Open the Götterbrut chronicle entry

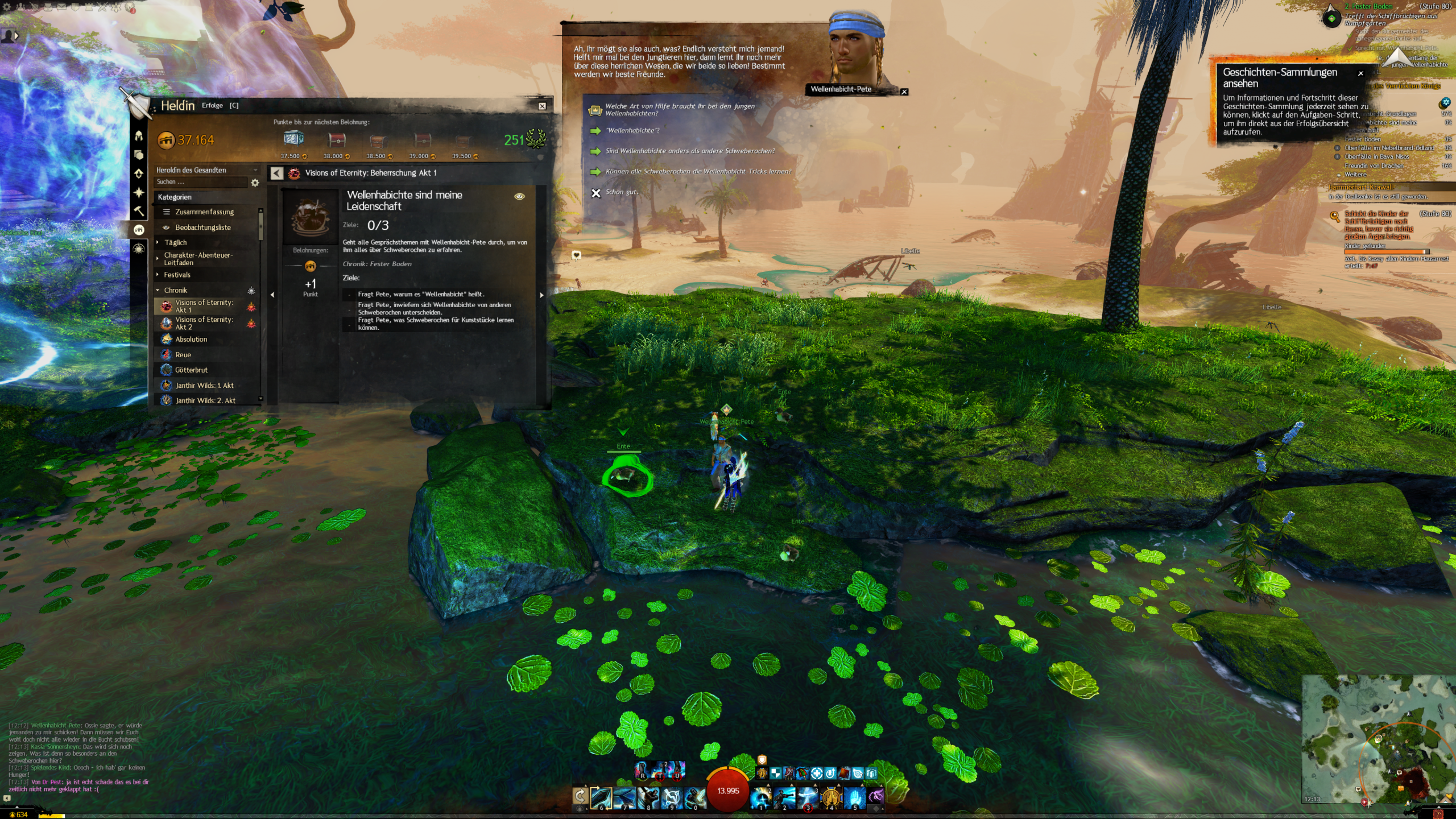coord(191,370)
